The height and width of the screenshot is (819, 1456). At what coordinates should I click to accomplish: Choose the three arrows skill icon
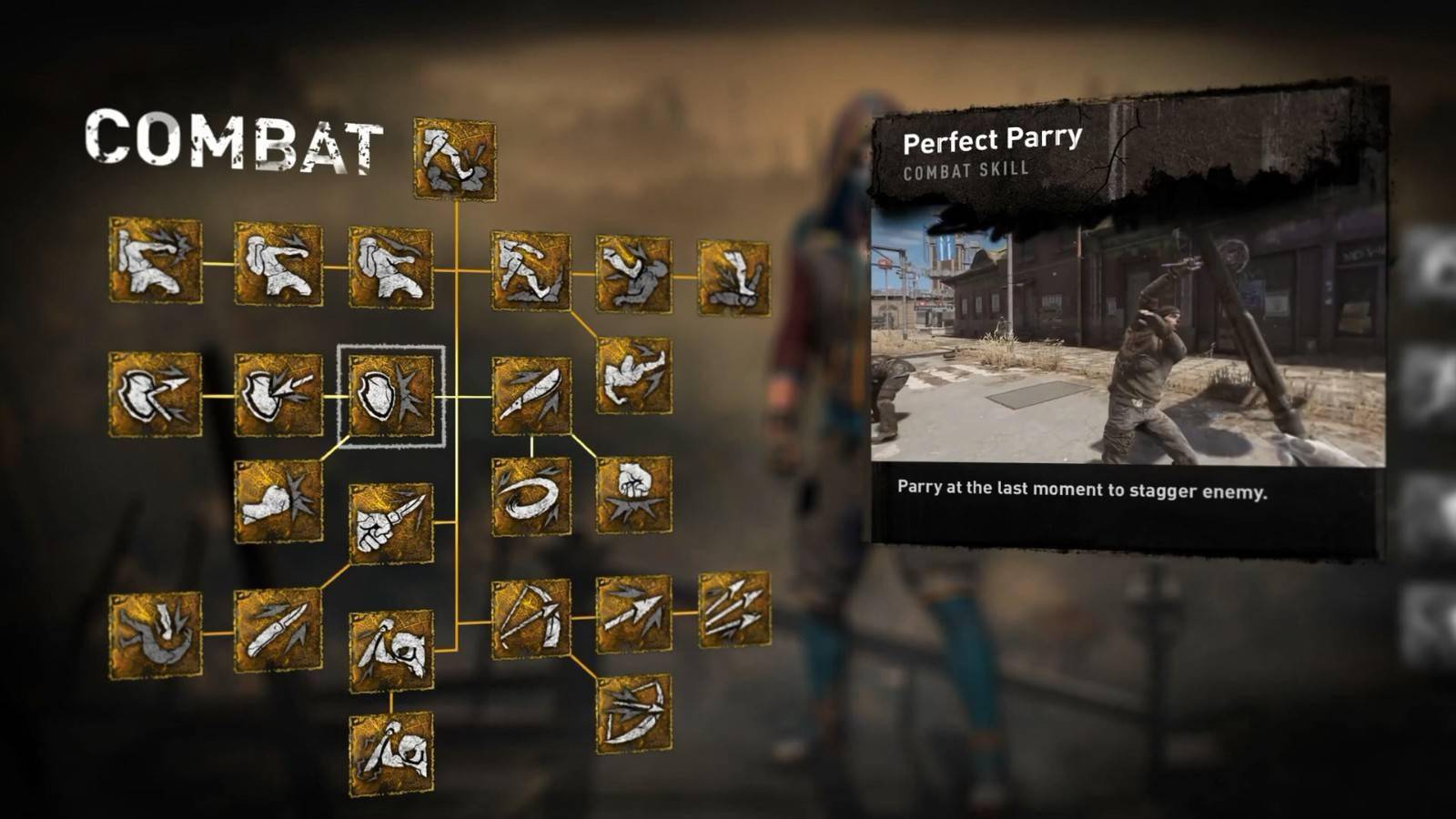(733, 610)
